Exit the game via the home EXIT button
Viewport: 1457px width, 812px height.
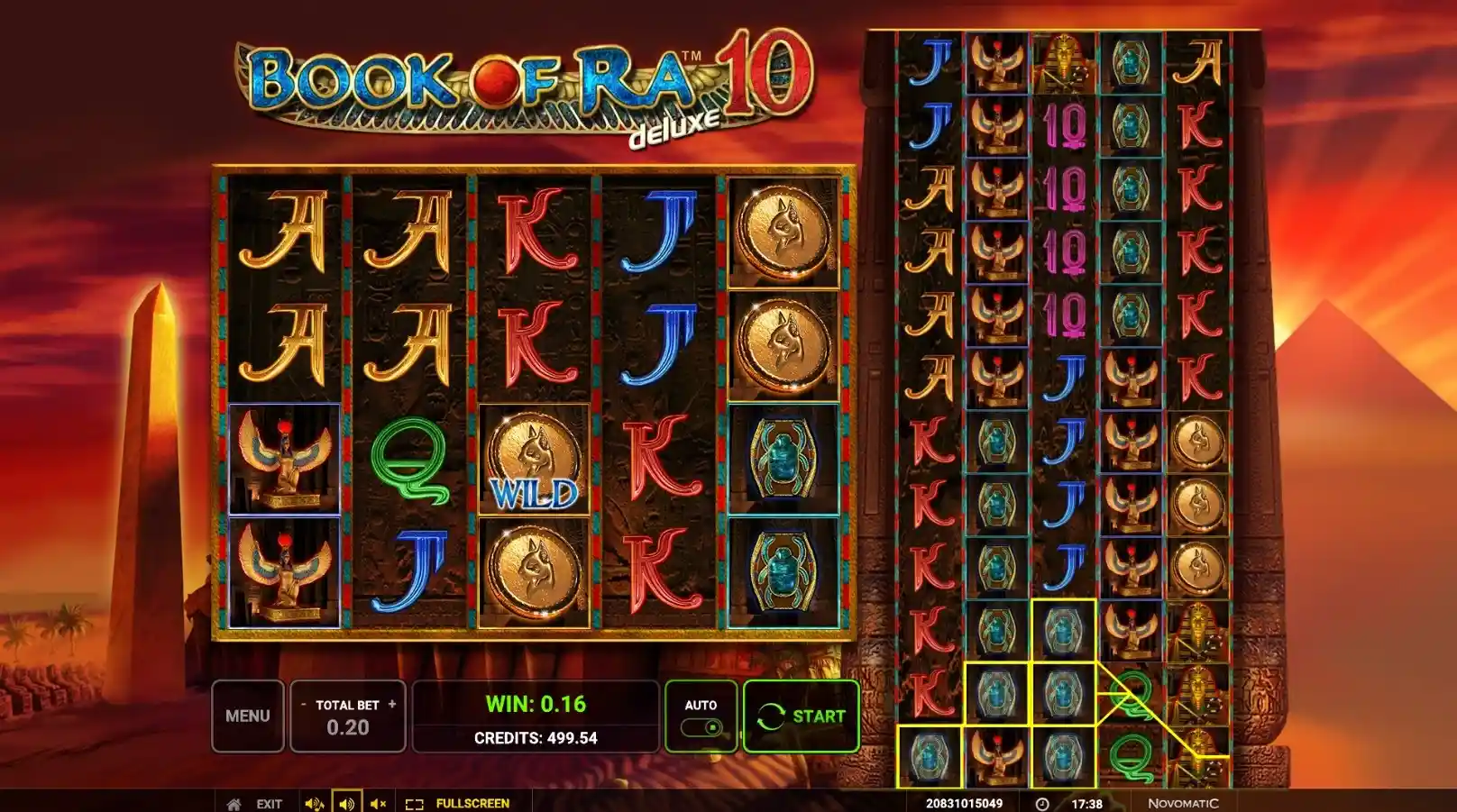pos(257,803)
